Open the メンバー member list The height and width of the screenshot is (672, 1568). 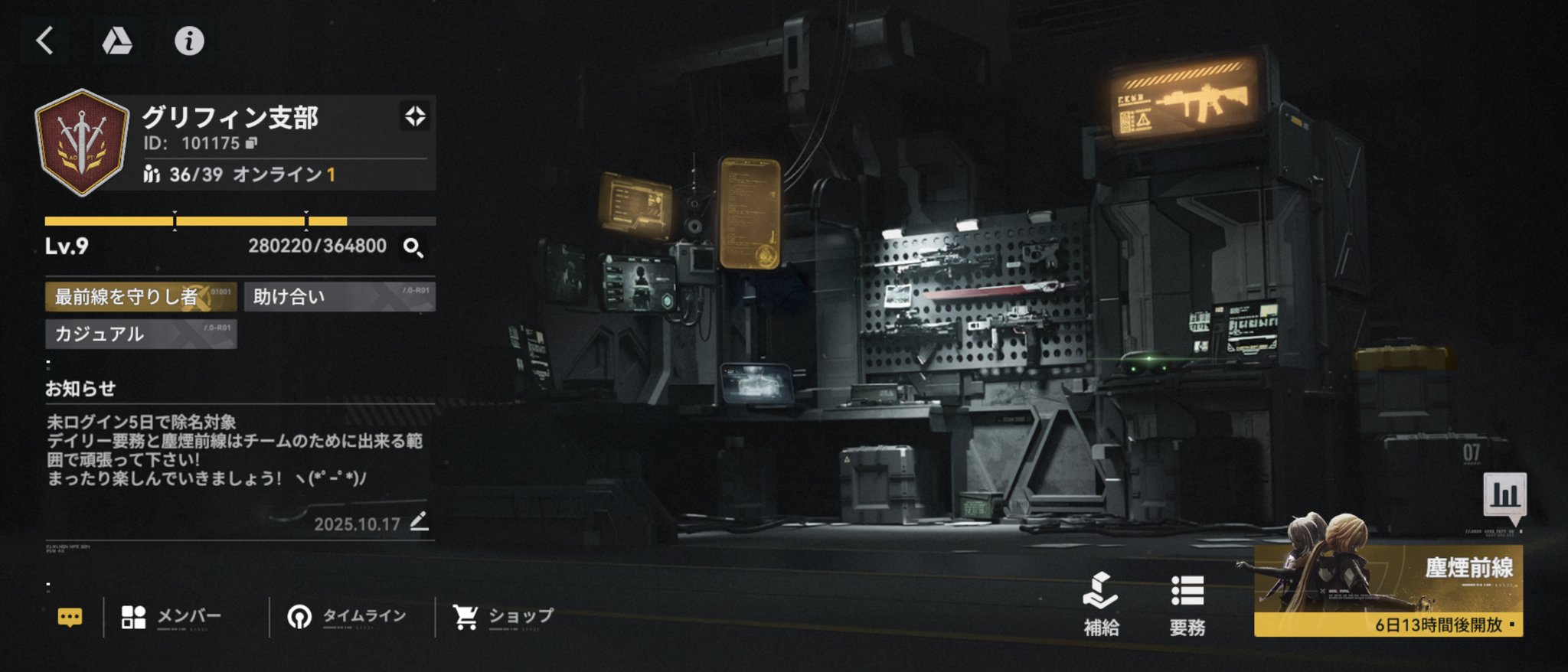tap(171, 617)
